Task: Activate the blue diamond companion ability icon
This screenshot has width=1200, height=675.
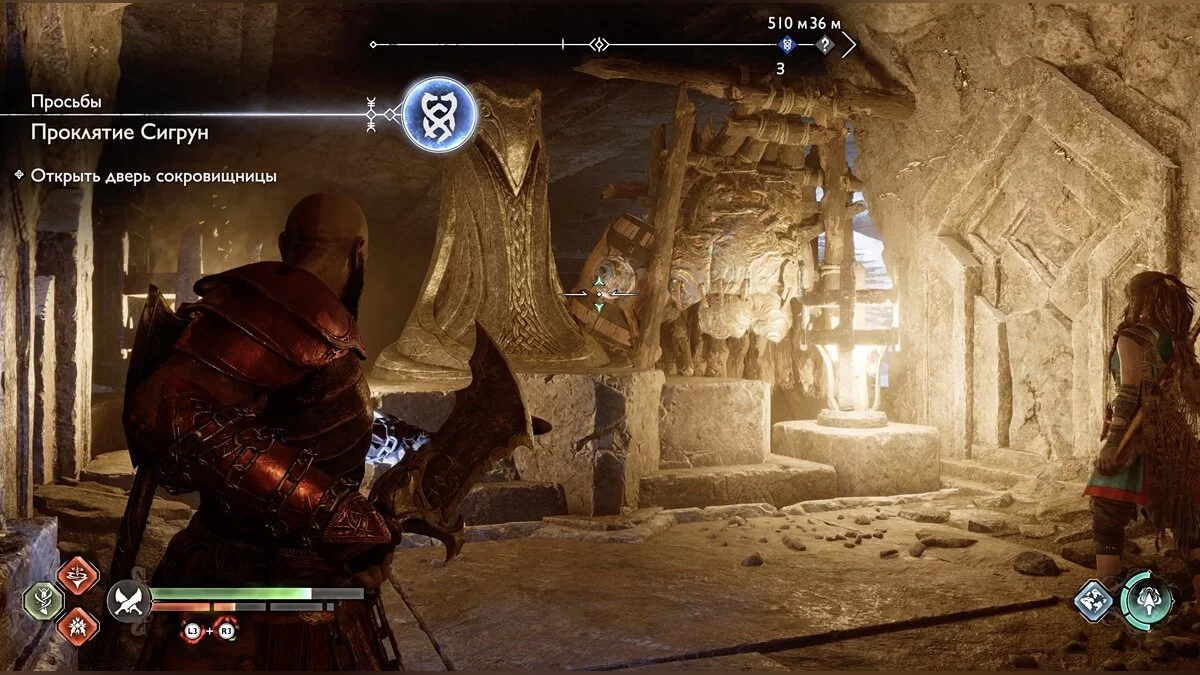Action: (1093, 600)
